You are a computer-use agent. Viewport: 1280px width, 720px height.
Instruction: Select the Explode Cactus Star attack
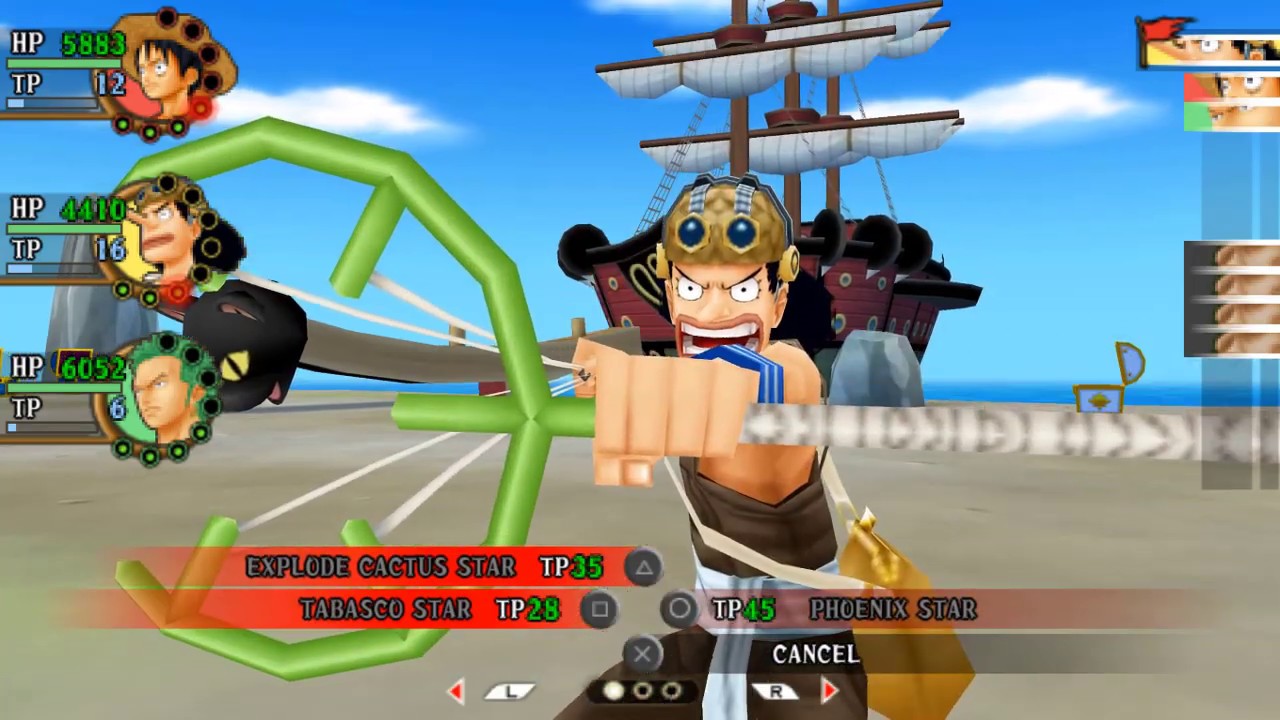click(381, 567)
